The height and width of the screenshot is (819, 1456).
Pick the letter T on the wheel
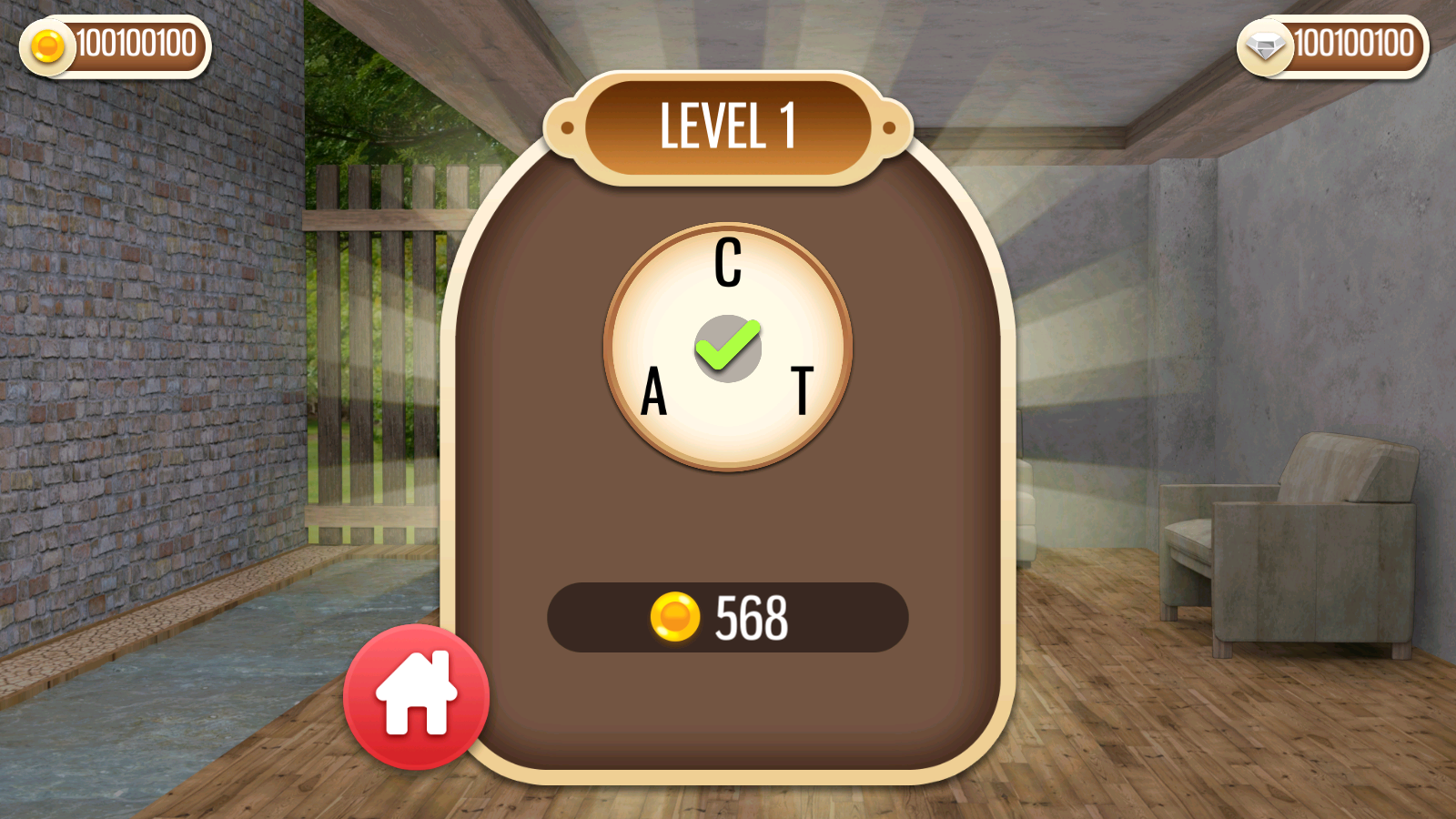(x=802, y=390)
